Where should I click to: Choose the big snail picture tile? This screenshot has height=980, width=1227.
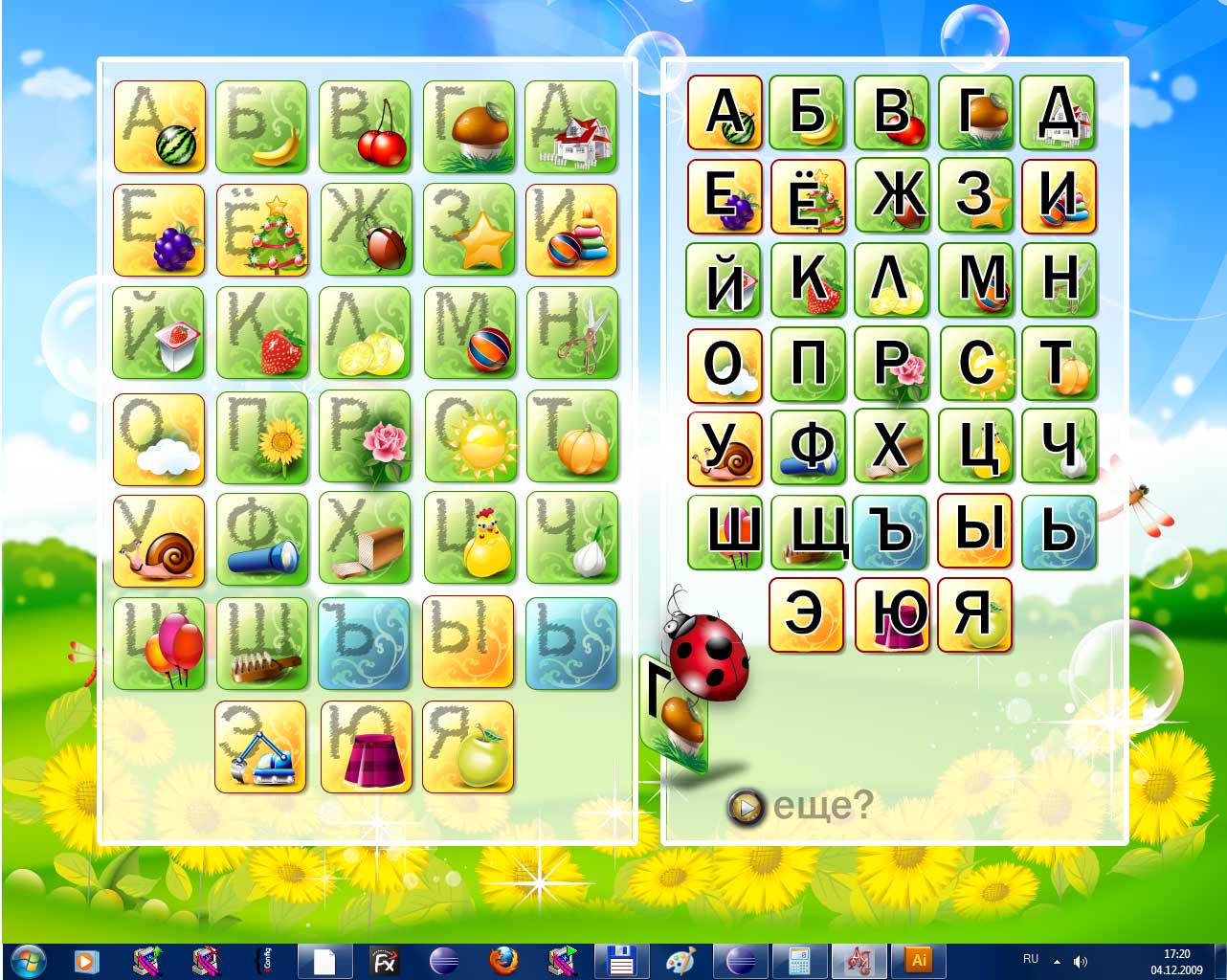160,541
